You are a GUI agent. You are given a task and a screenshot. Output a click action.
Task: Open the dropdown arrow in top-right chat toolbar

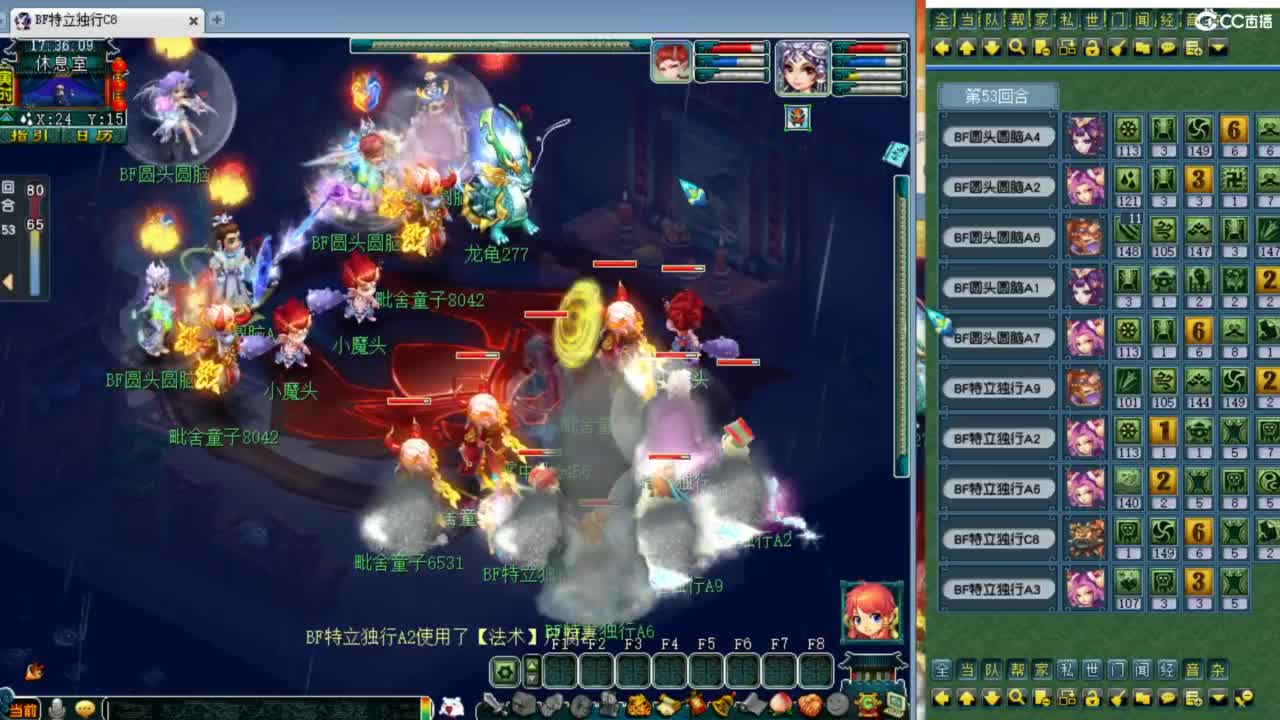(x=1217, y=47)
